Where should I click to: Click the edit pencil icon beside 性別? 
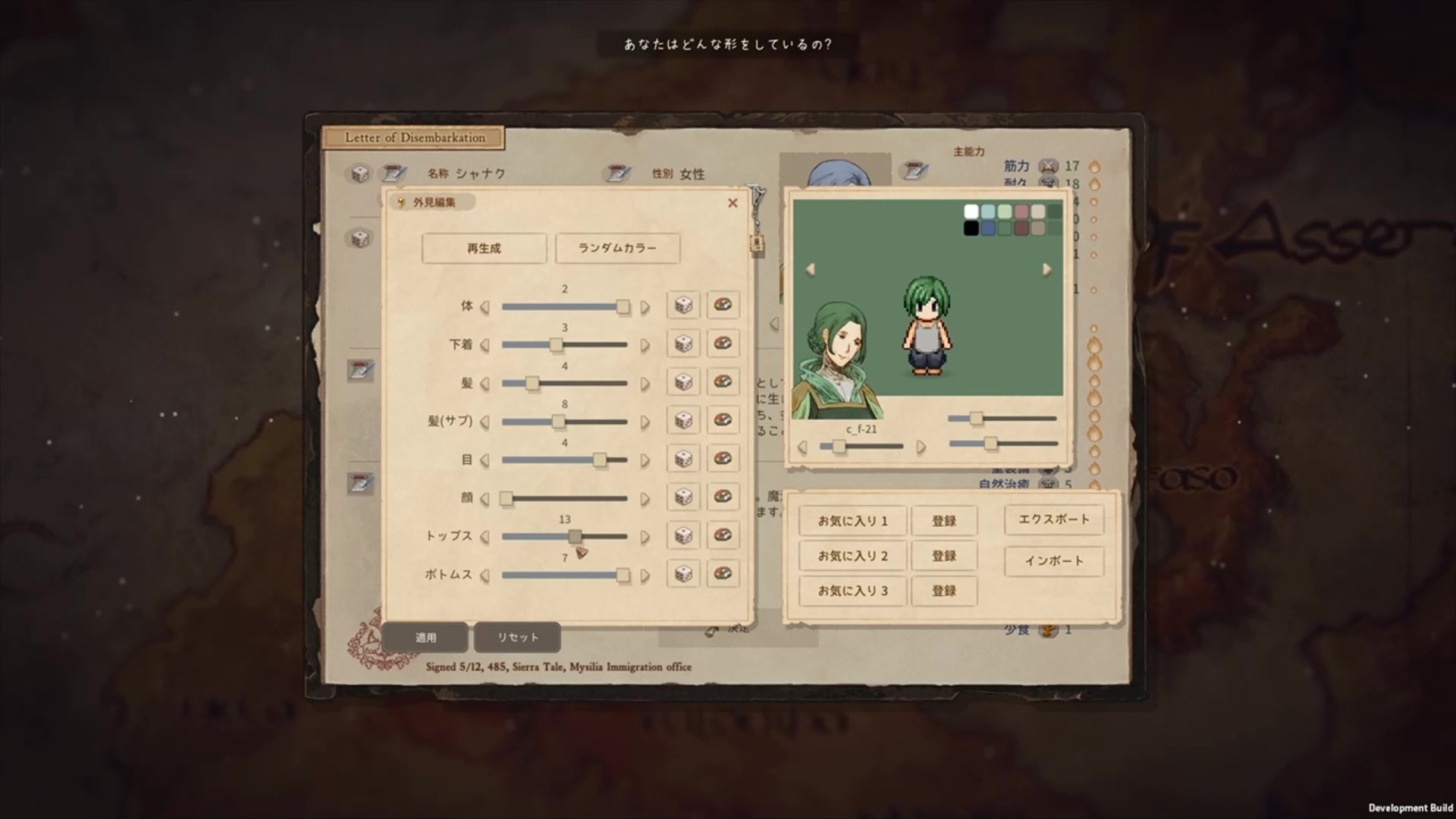617,173
